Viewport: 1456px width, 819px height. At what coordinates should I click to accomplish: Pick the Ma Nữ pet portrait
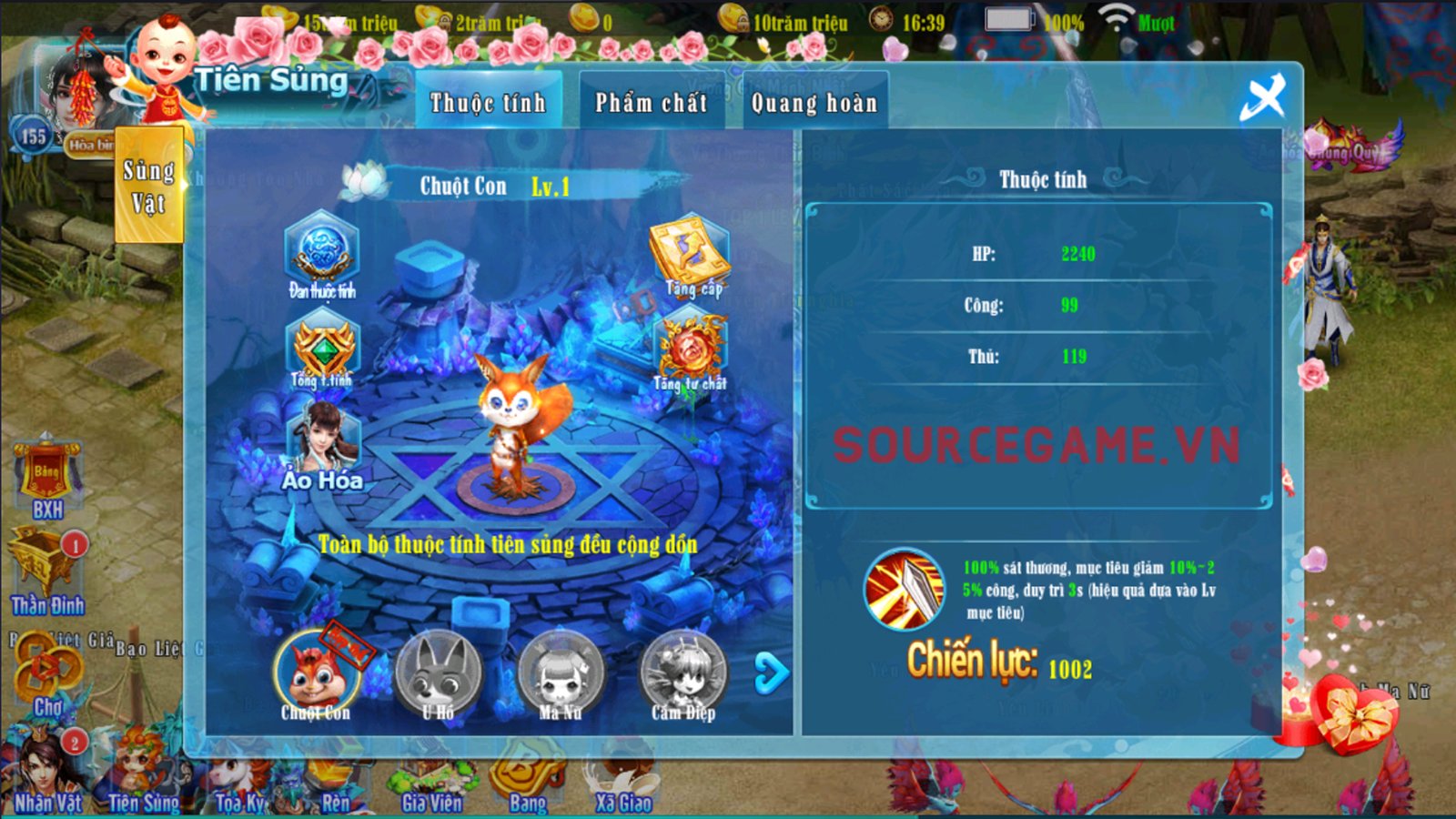coord(560,675)
